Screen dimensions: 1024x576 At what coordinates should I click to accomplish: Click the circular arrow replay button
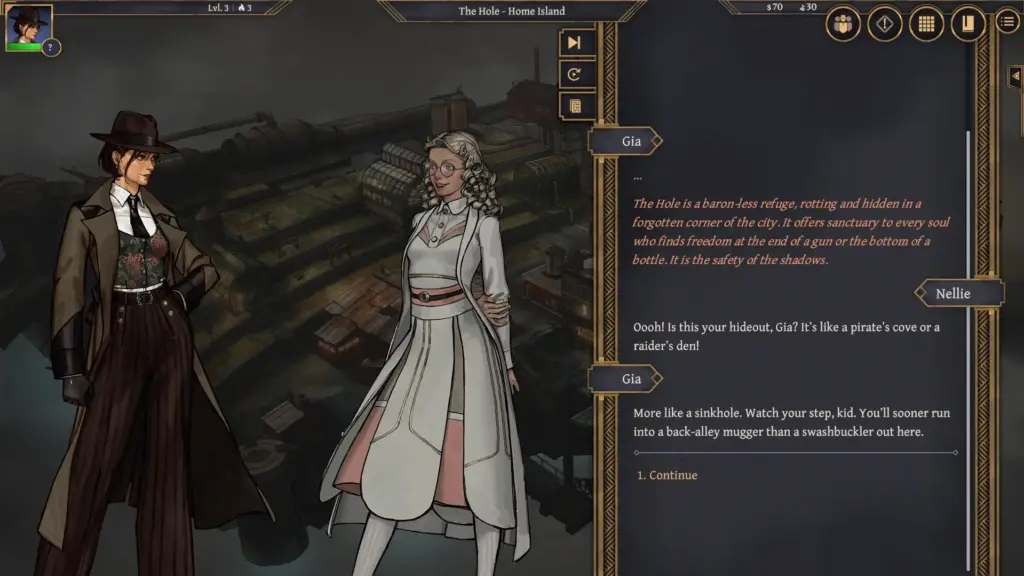point(575,74)
